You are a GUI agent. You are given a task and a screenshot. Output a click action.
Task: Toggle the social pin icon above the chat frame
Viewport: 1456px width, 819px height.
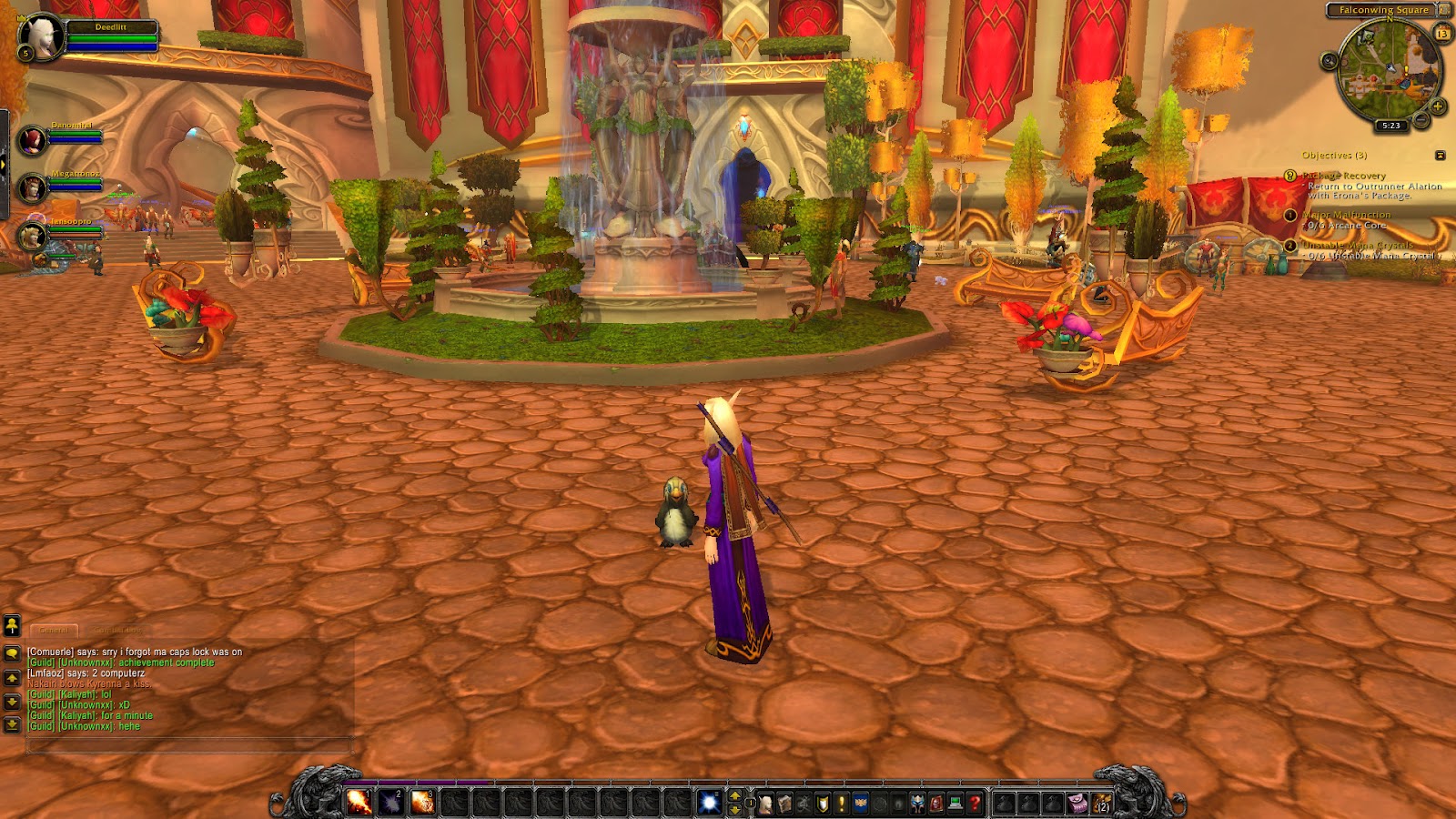pos(12,624)
